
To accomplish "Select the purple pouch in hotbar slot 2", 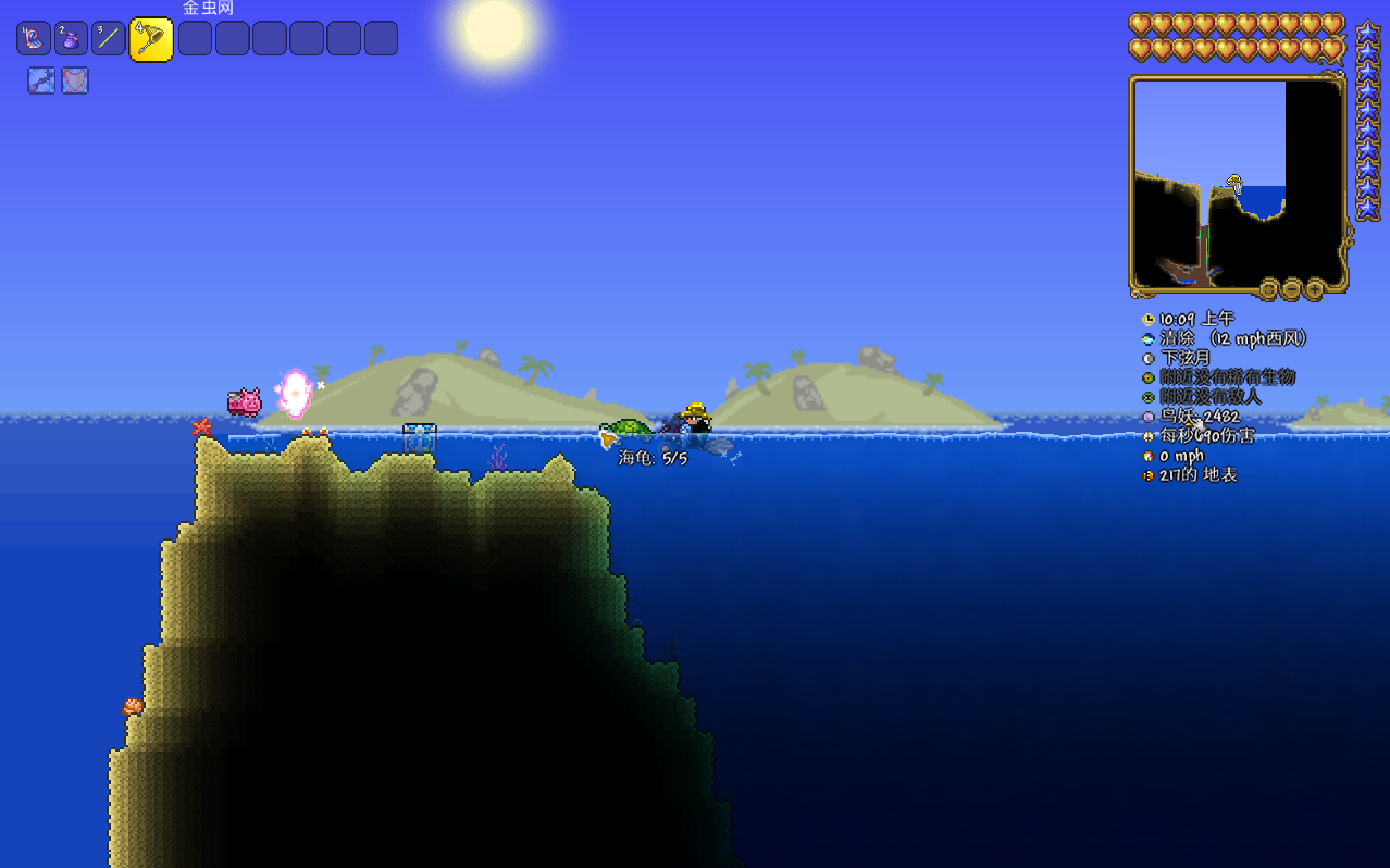I will click(x=71, y=39).
